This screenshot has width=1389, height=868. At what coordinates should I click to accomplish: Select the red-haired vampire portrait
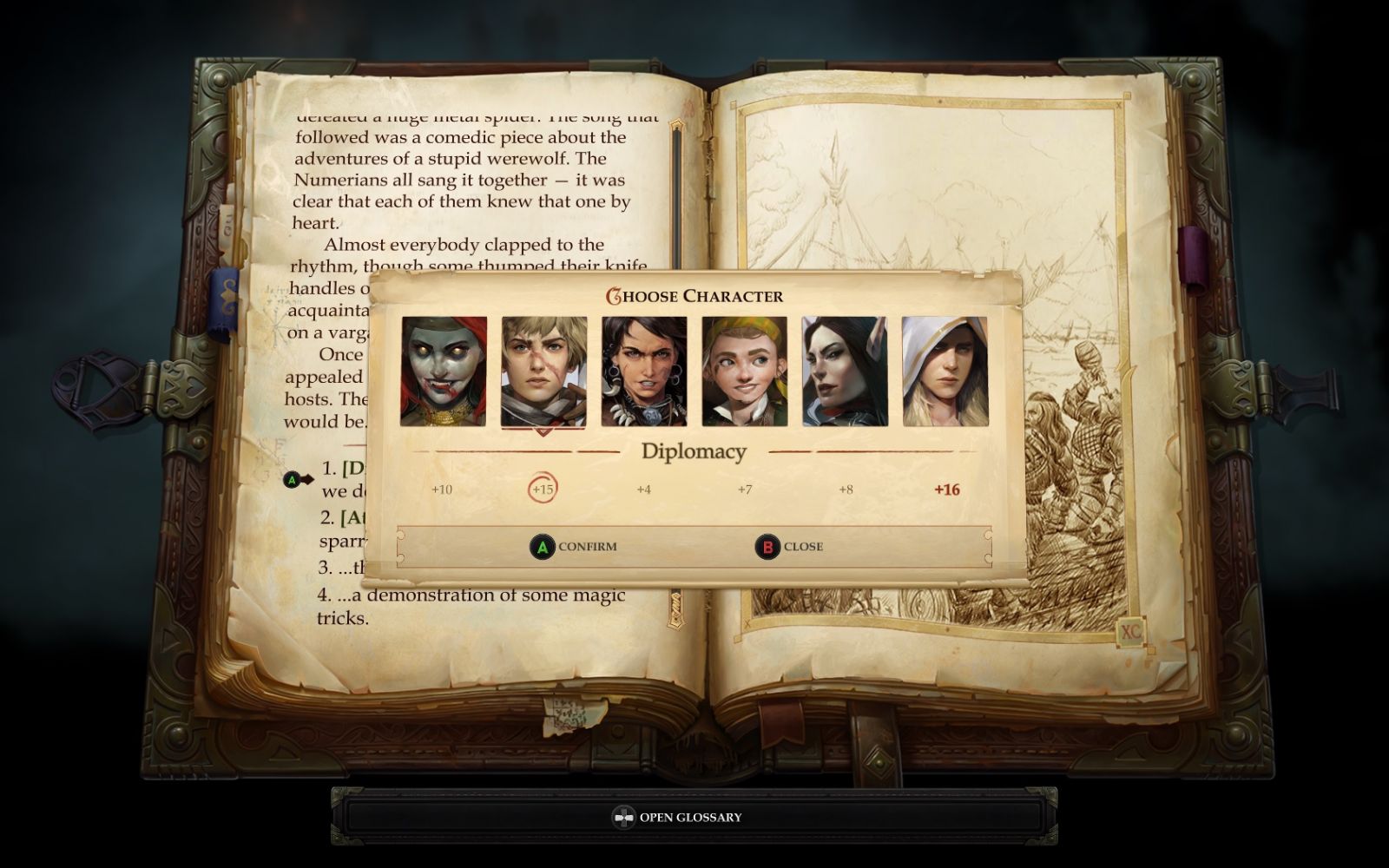[443, 372]
